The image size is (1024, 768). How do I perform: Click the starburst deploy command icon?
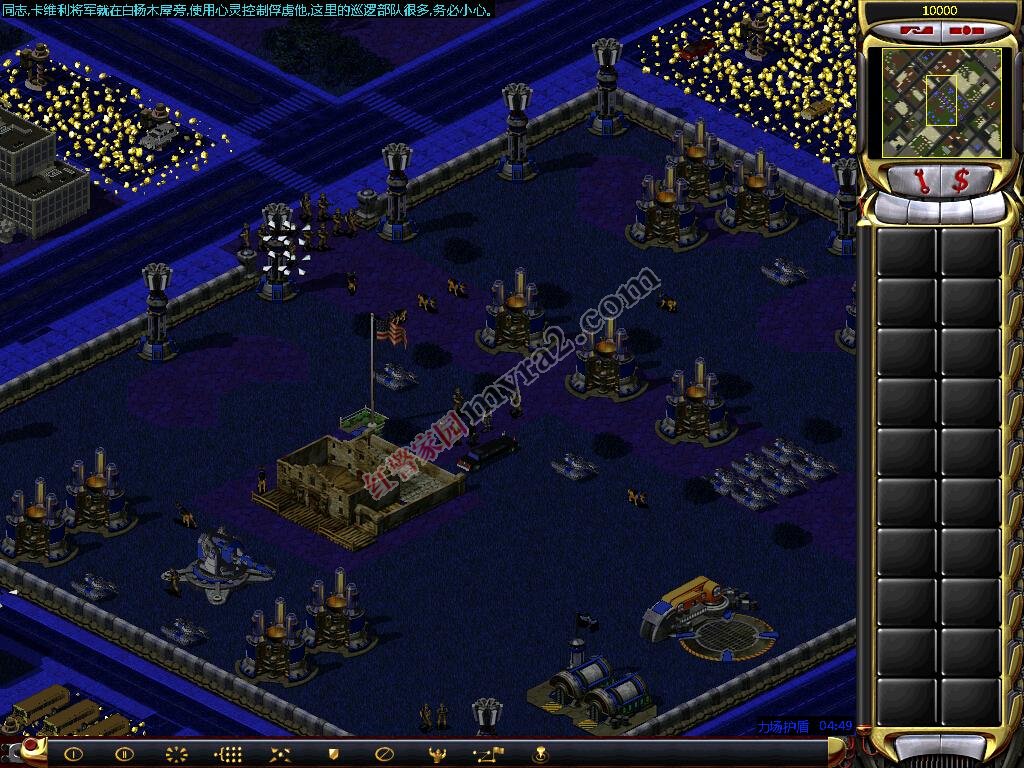coord(176,754)
